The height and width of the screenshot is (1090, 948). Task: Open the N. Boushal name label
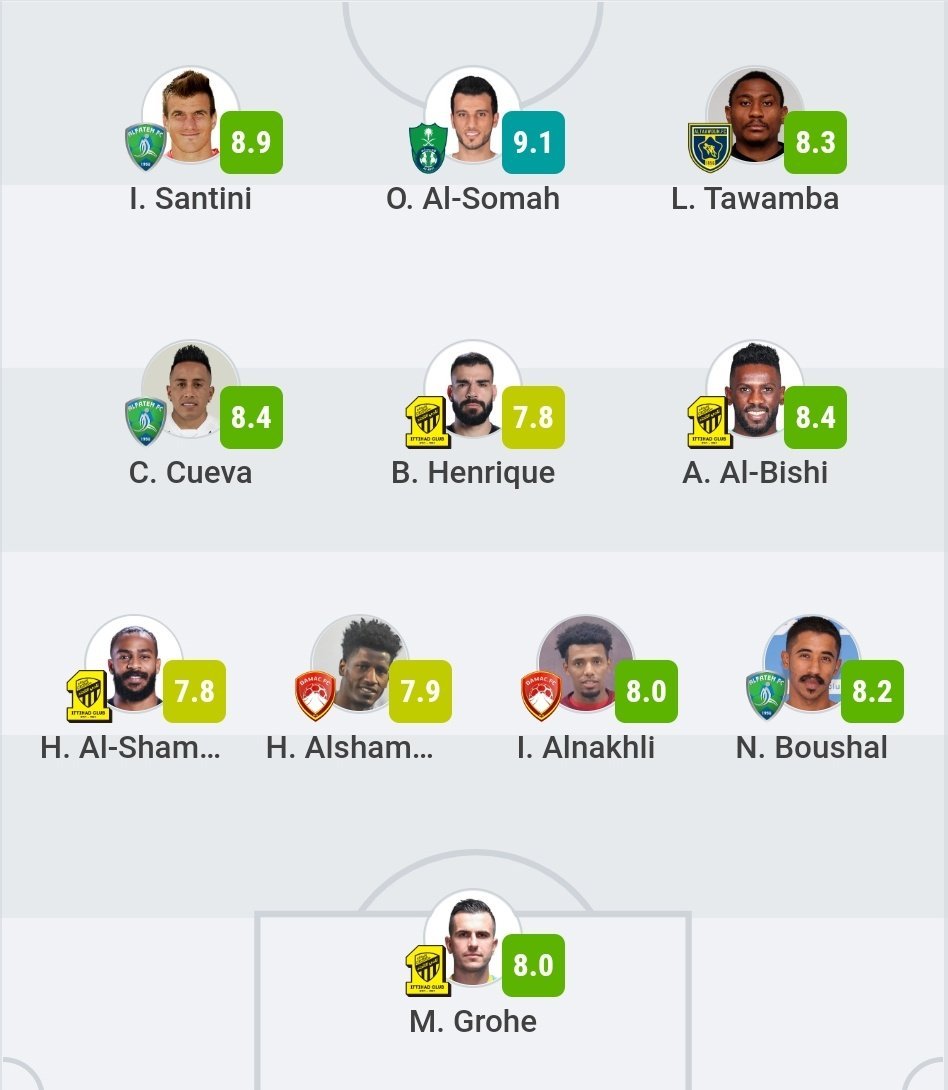[812, 747]
